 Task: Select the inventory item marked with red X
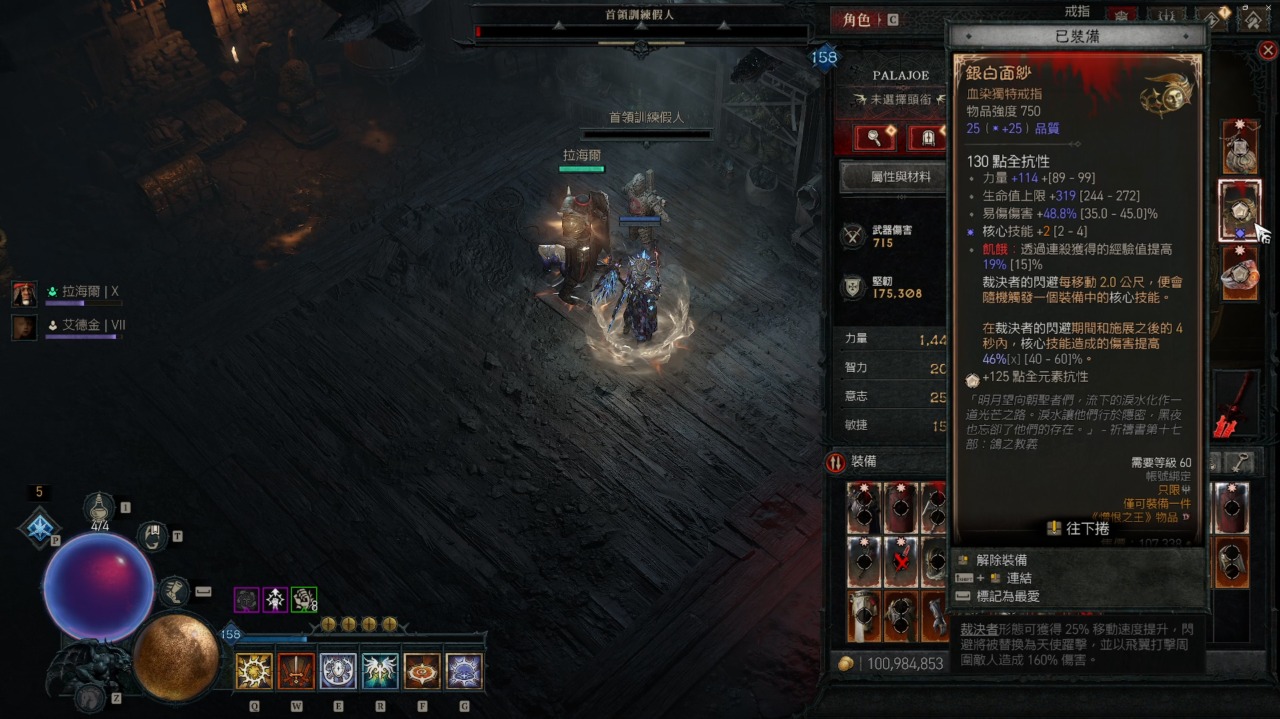[901, 560]
